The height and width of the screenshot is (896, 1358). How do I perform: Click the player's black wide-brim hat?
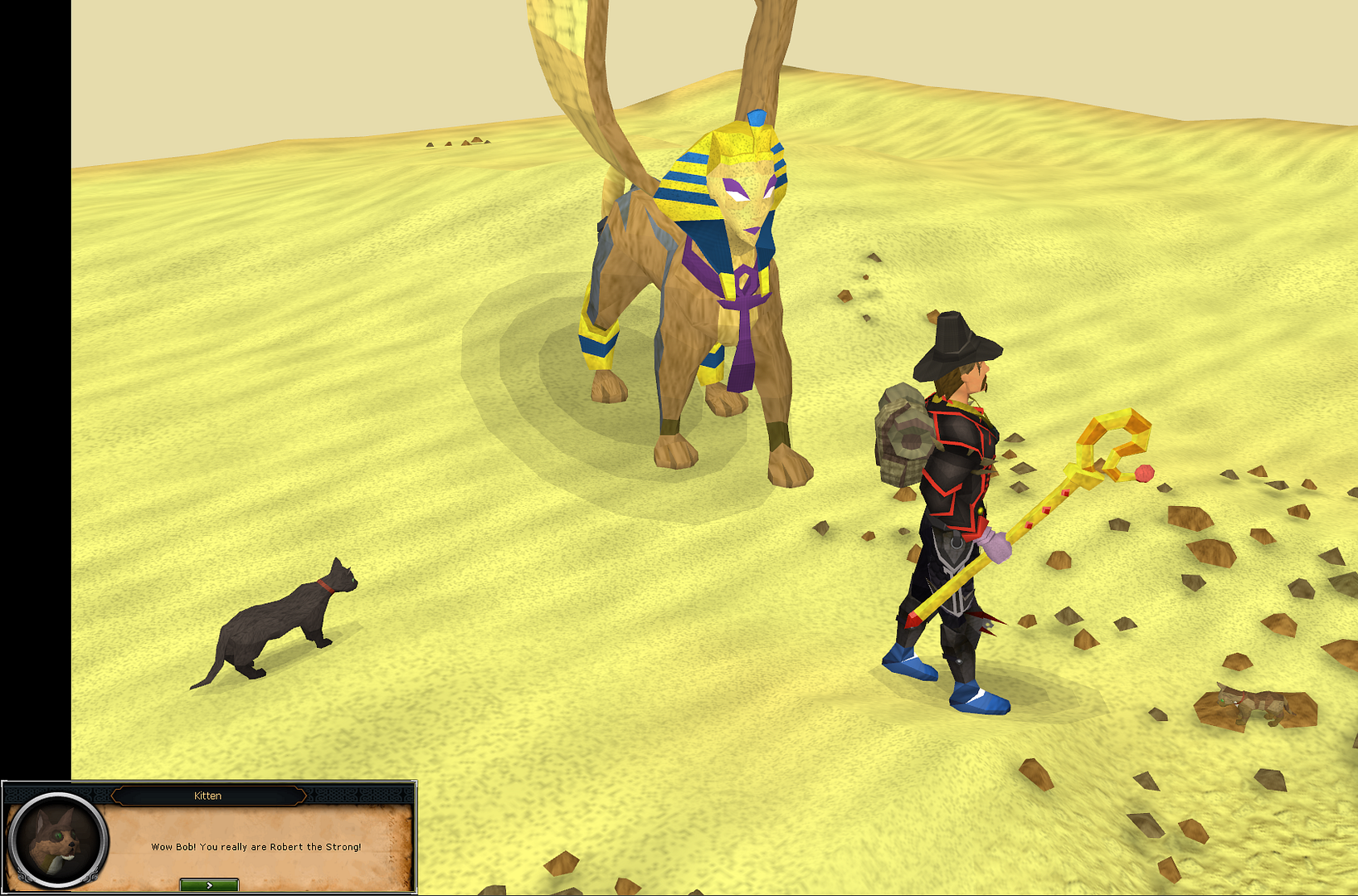pos(954,340)
